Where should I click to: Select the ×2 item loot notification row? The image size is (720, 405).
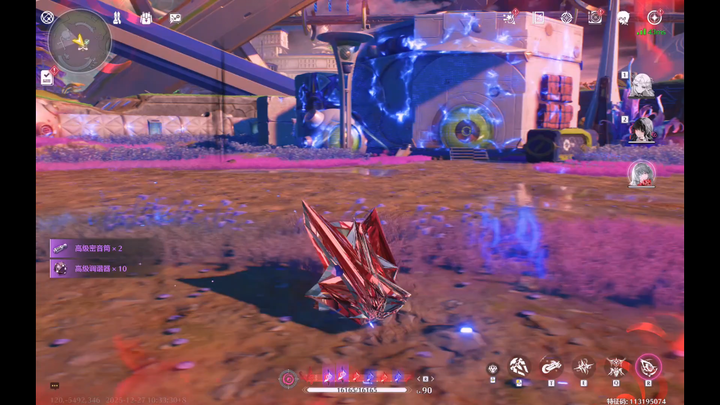[x=100, y=248]
